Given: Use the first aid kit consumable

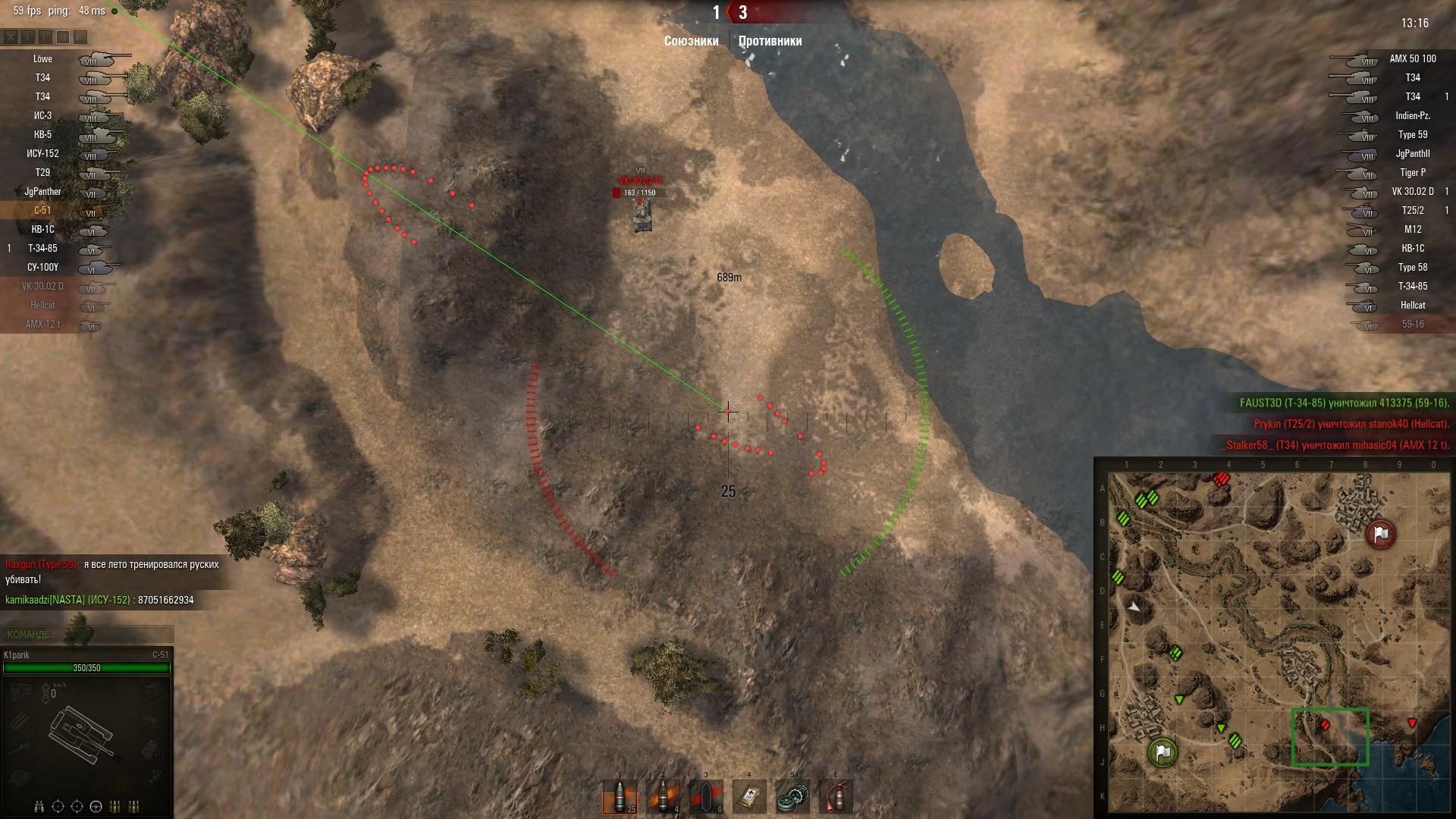Looking at the screenshot, I should 749,797.
